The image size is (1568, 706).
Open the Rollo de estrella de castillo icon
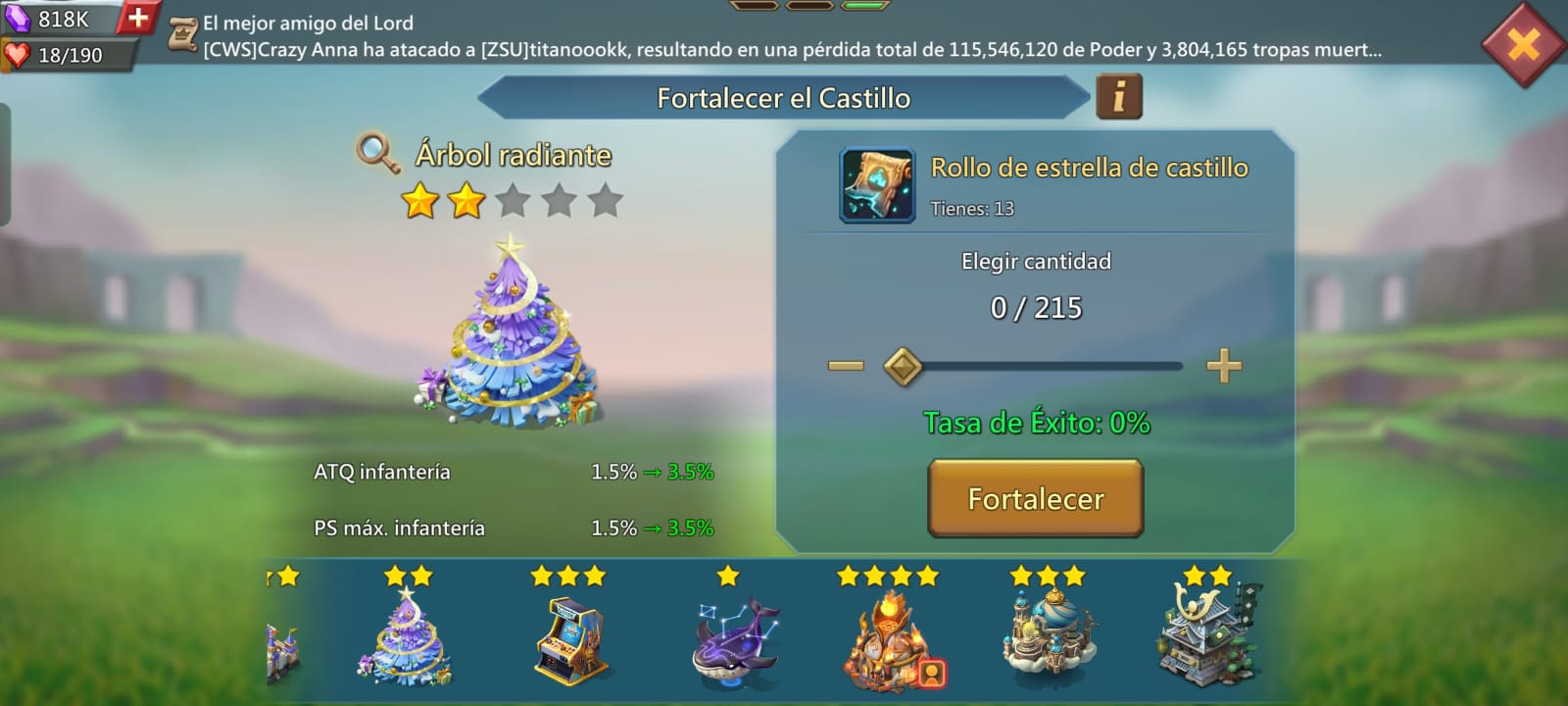pyautogui.click(x=877, y=185)
